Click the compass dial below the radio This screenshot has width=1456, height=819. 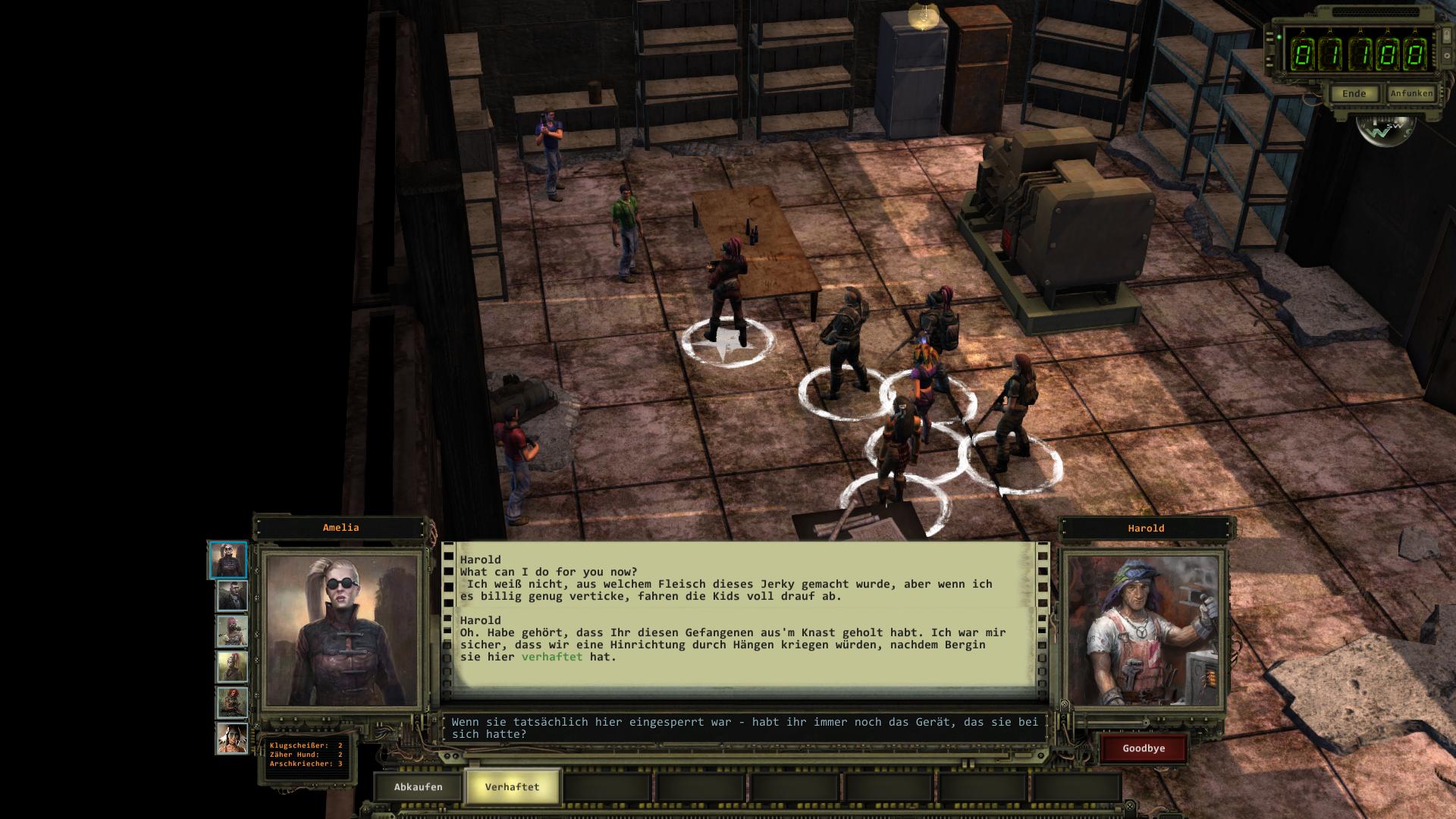click(x=1385, y=130)
